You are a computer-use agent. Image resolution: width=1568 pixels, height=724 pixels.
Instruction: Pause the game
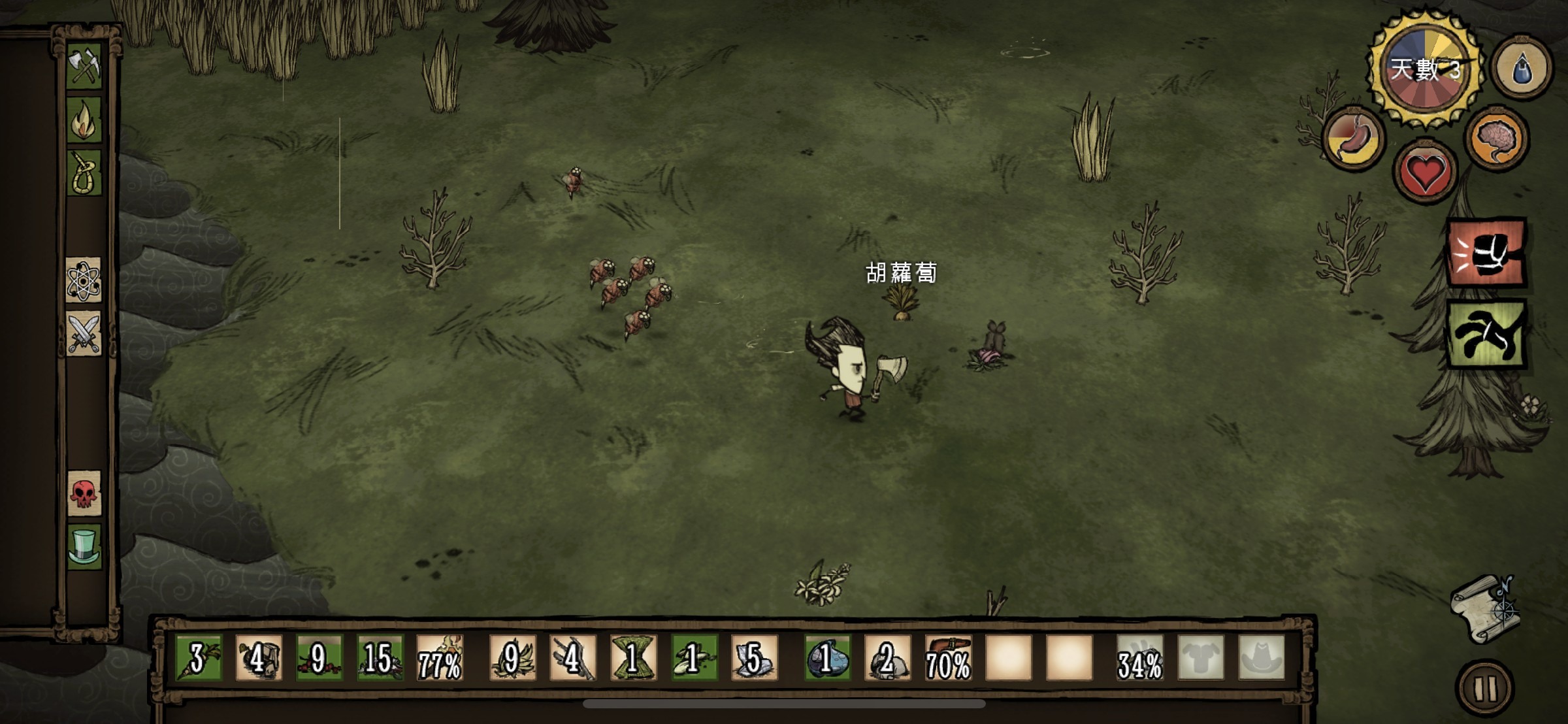tap(1485, 687)
